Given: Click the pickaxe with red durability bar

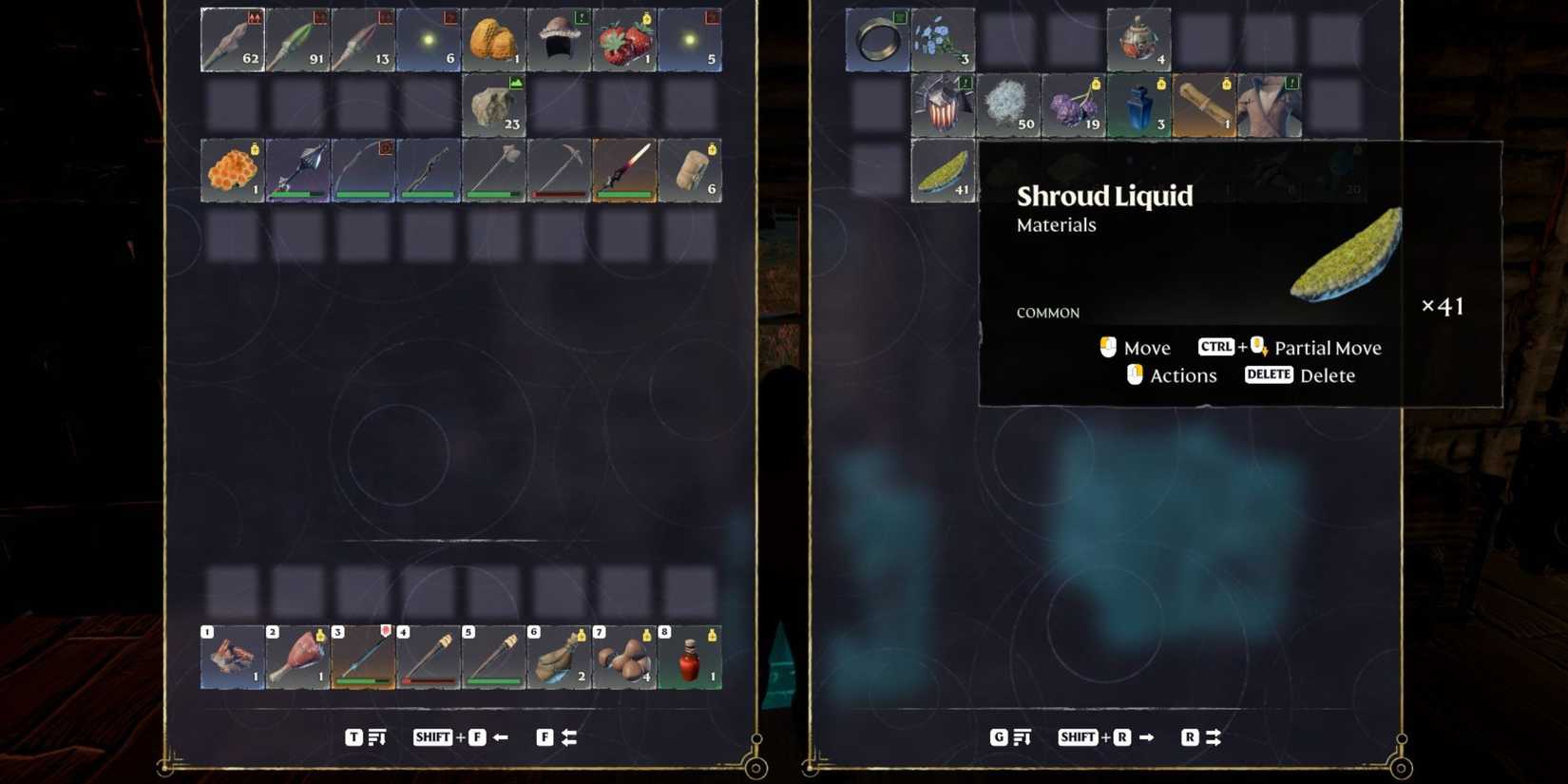Looking at the screenshot, I should pos(559,169).
